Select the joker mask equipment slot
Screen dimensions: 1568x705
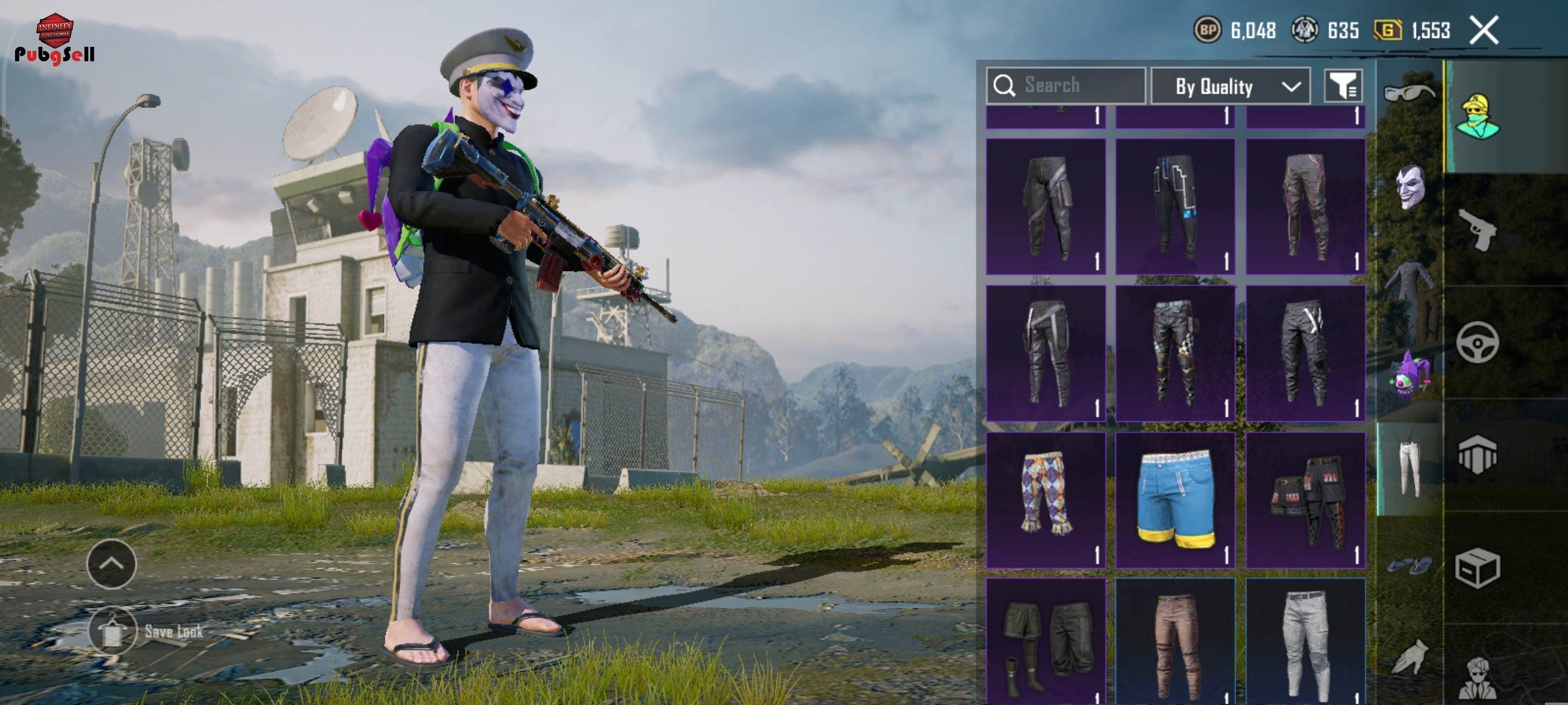coord(1408,187)
